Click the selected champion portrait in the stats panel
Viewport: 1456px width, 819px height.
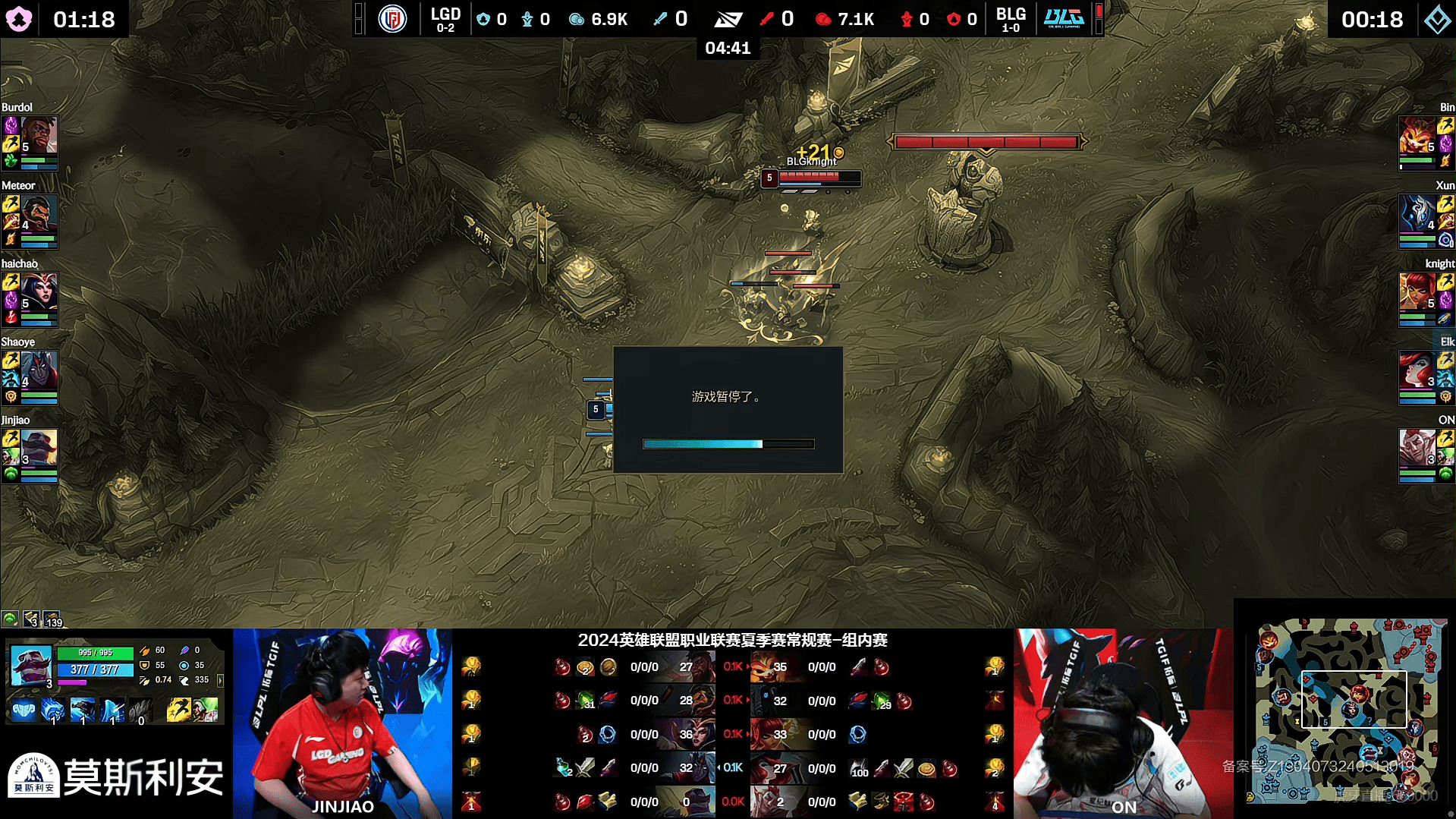click(x=31, y=666)
